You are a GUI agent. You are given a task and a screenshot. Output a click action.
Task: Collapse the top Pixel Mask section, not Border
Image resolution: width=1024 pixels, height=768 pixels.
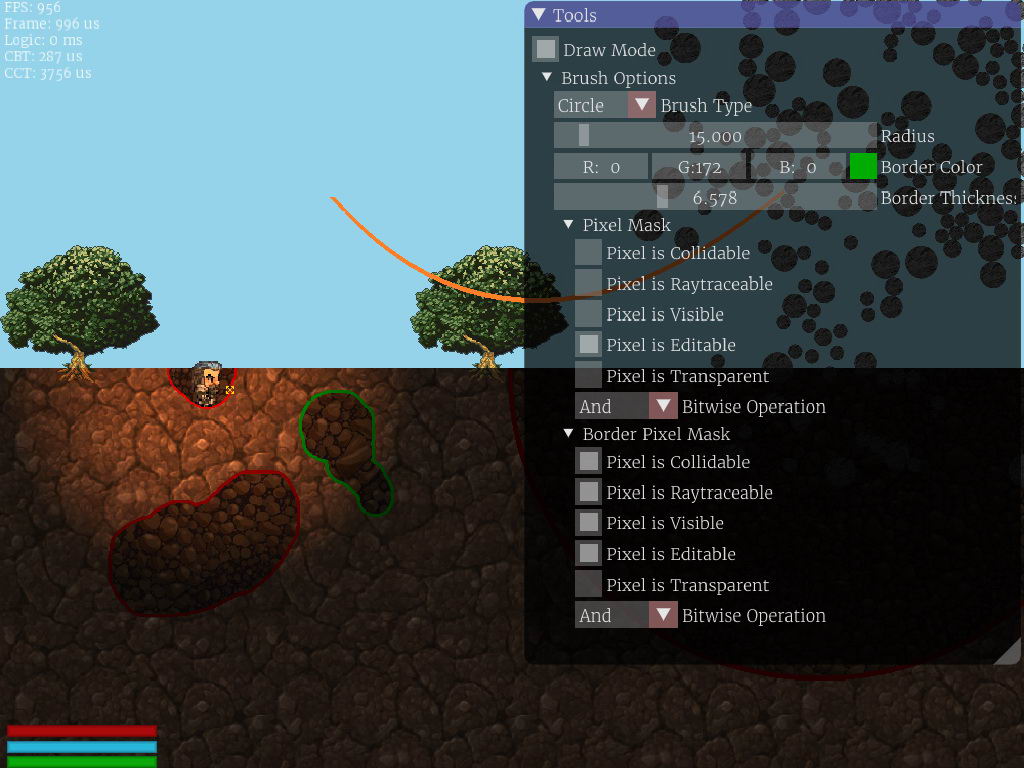569,225
